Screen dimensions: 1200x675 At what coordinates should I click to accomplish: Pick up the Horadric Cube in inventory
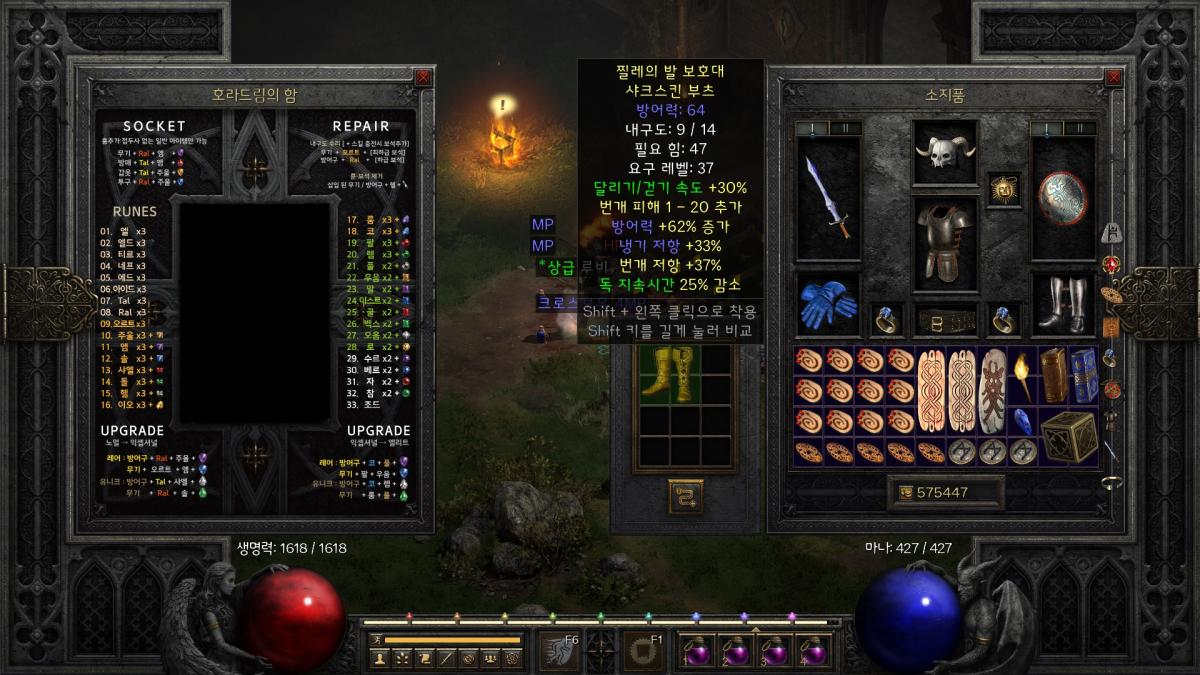pos(1067,436)
